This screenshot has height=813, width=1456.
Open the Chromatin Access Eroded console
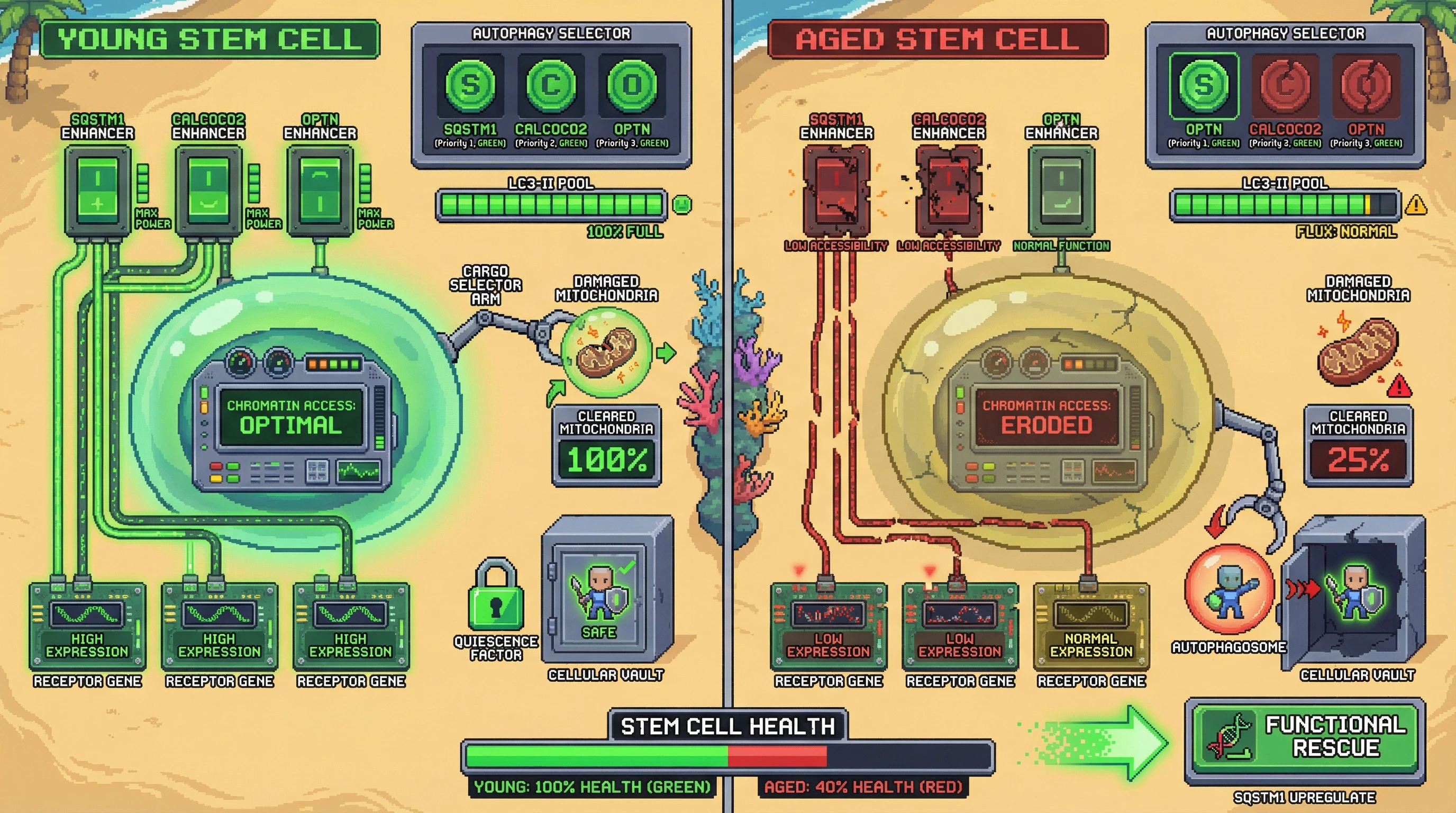coord(1045,418)
